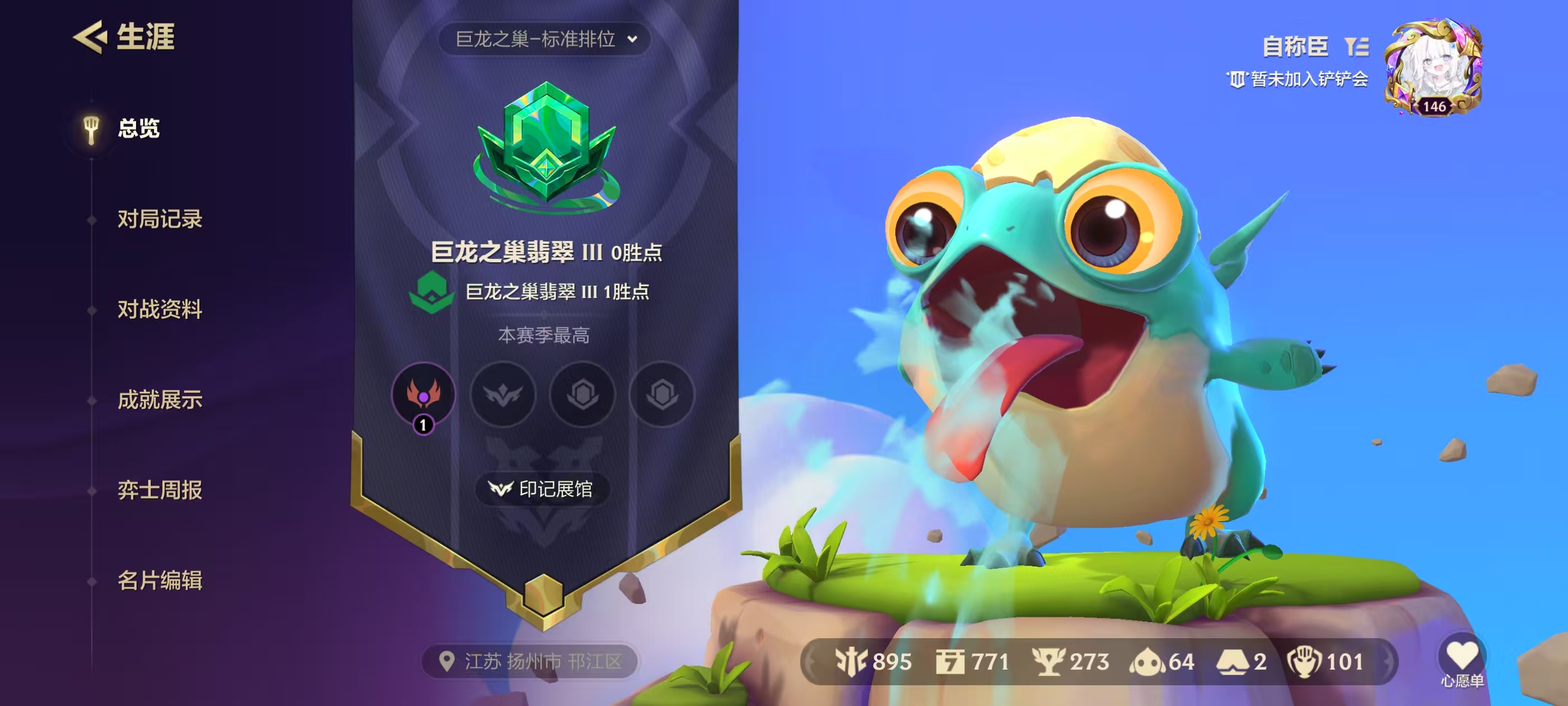Select the spatula icon next to 总览
1568x706 pixels.
(x=92, y=129)
